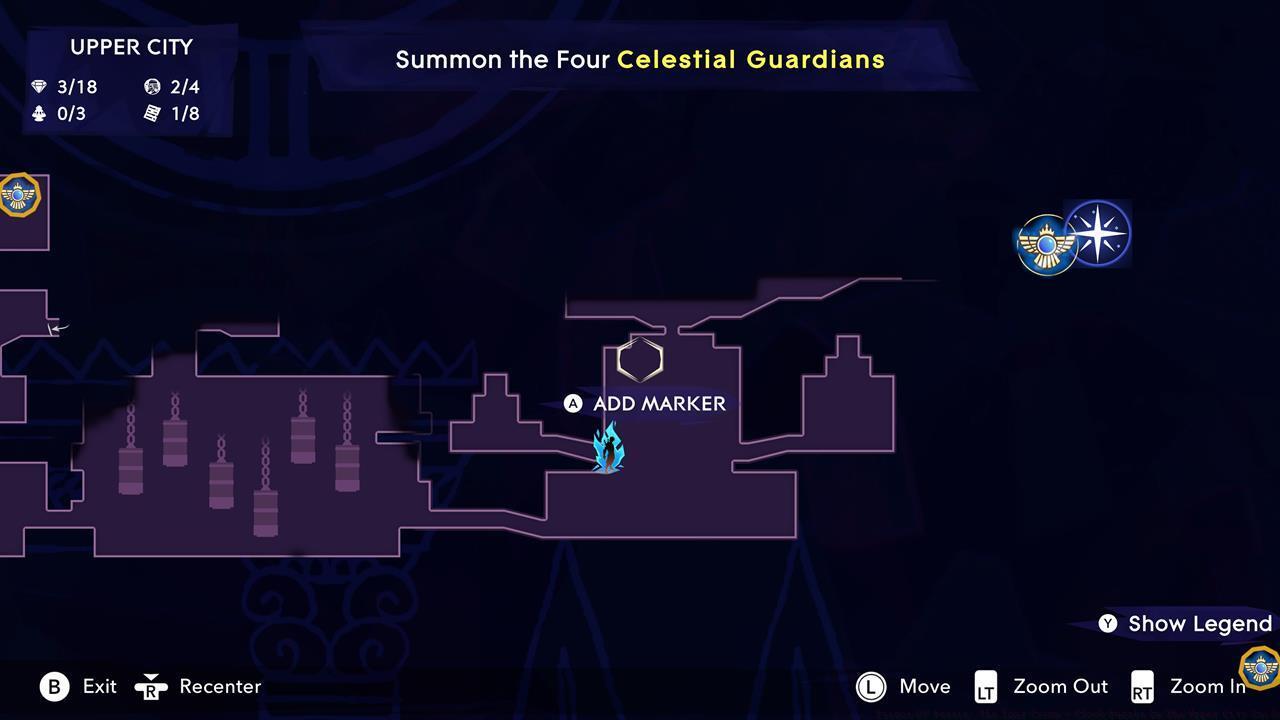Click the UPPER CITY region label
The width and height of the screenshot is (1280, 720).
point(131,47)
